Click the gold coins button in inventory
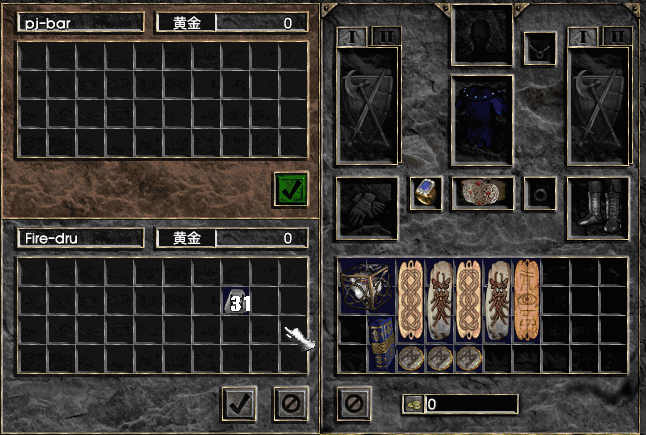646x435 pixels. [413, 404]
